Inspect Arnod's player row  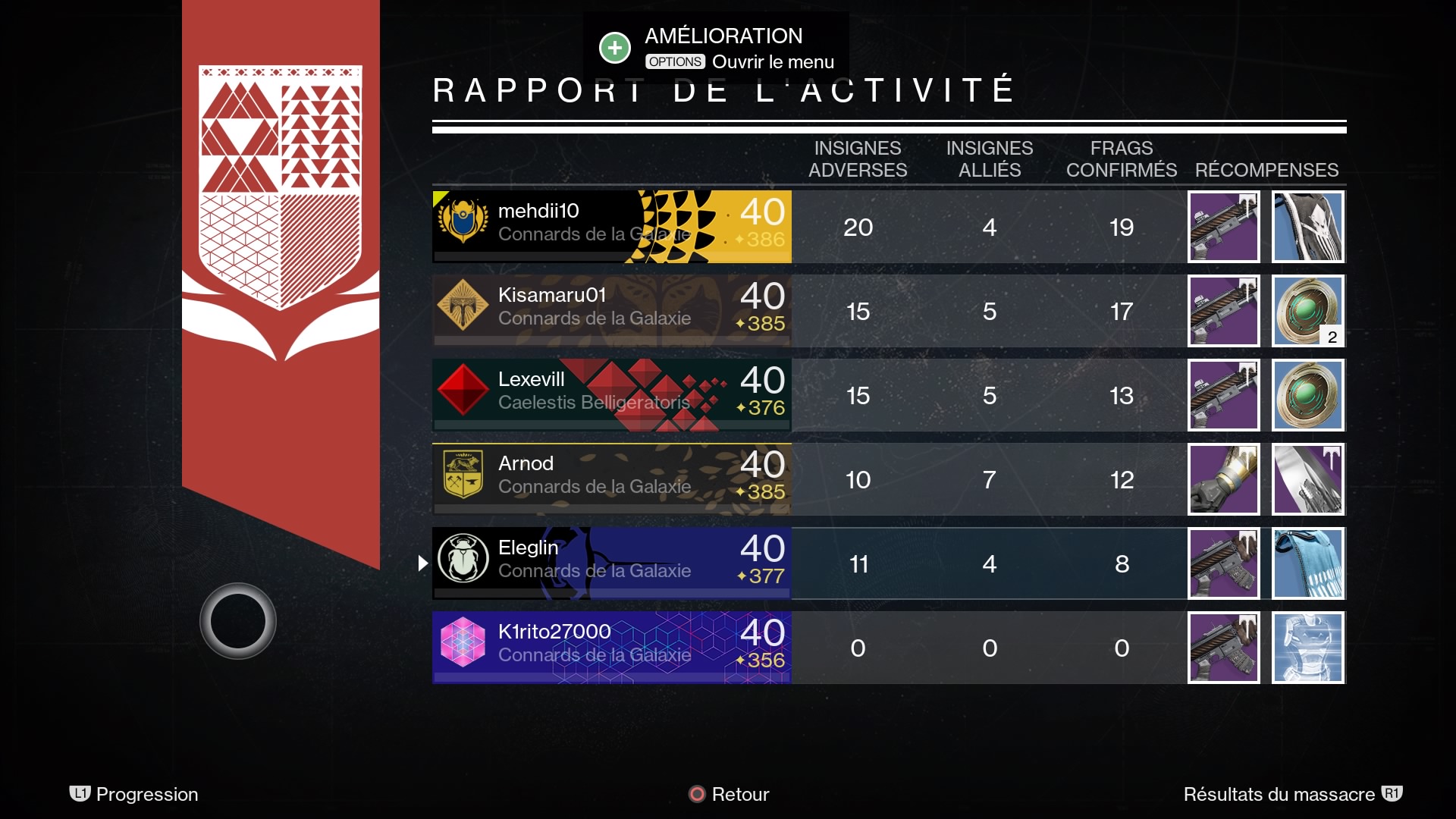click(x=611, y=479)
